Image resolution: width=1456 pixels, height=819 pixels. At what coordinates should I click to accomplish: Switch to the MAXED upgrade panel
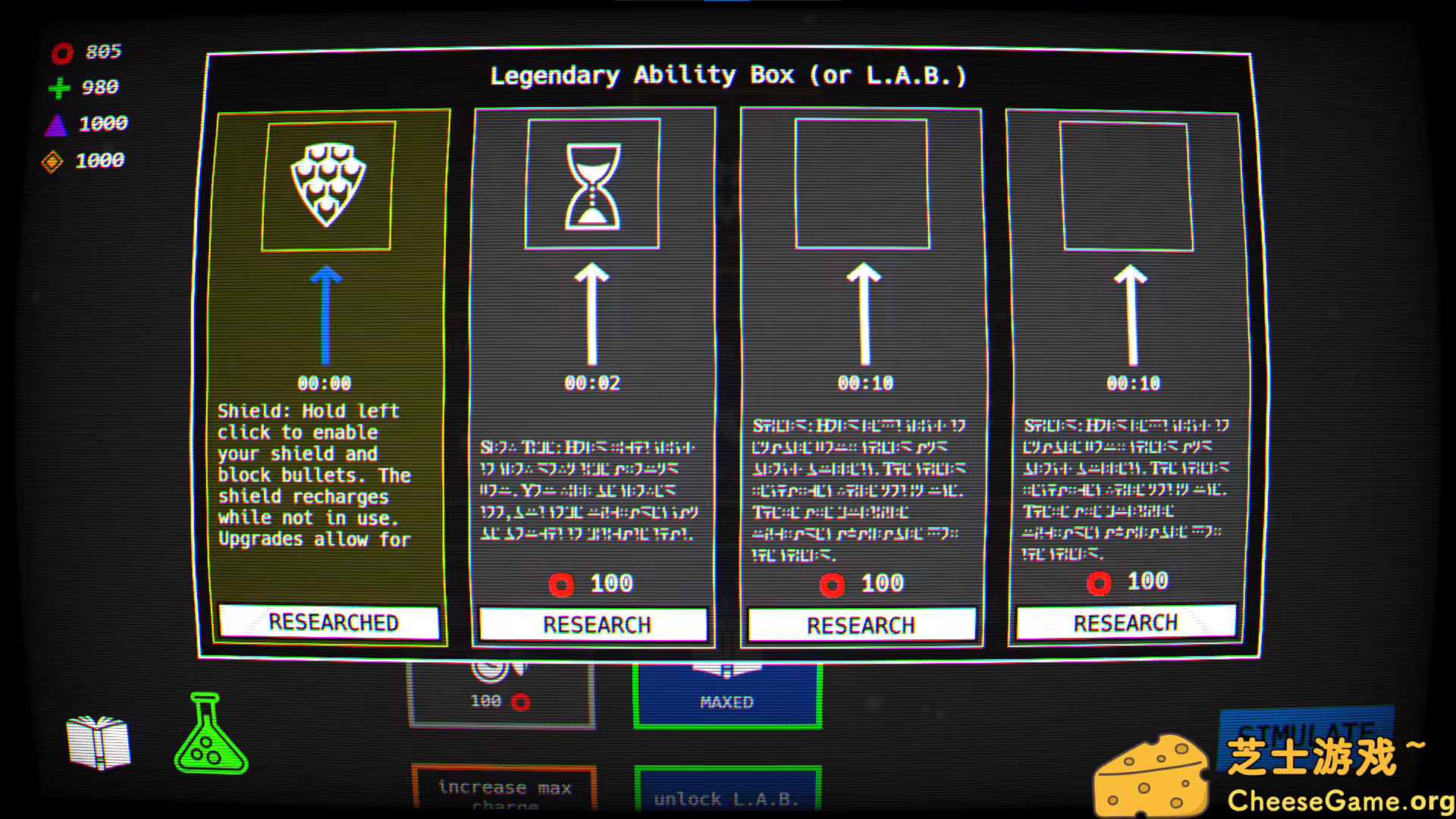click(726, 701)
